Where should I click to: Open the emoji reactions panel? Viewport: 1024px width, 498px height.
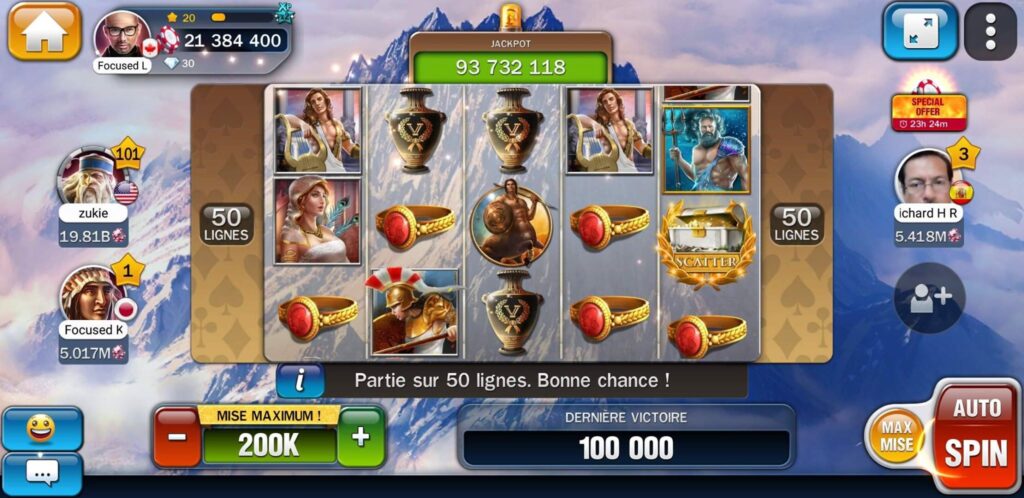click(41, 428)
